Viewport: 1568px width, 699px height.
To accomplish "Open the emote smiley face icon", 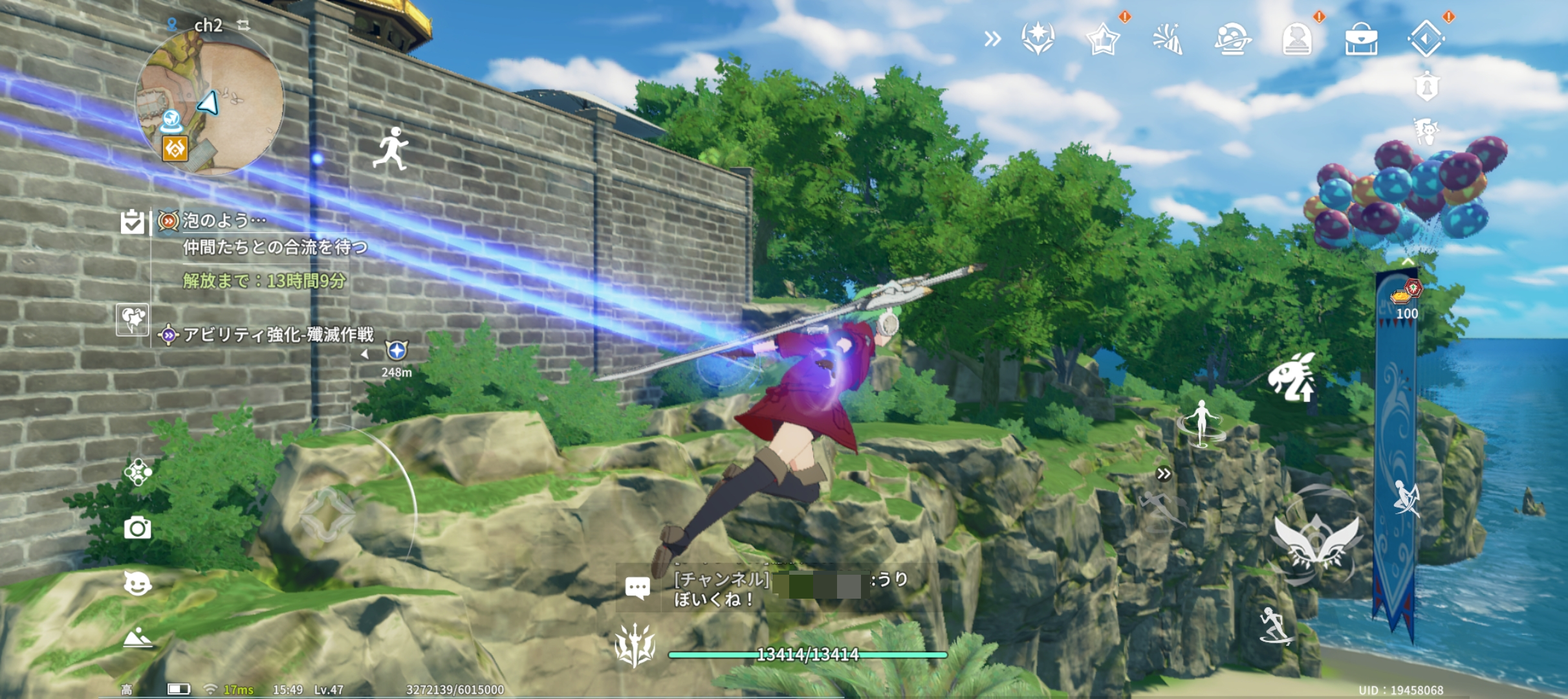I will (137, 583).
